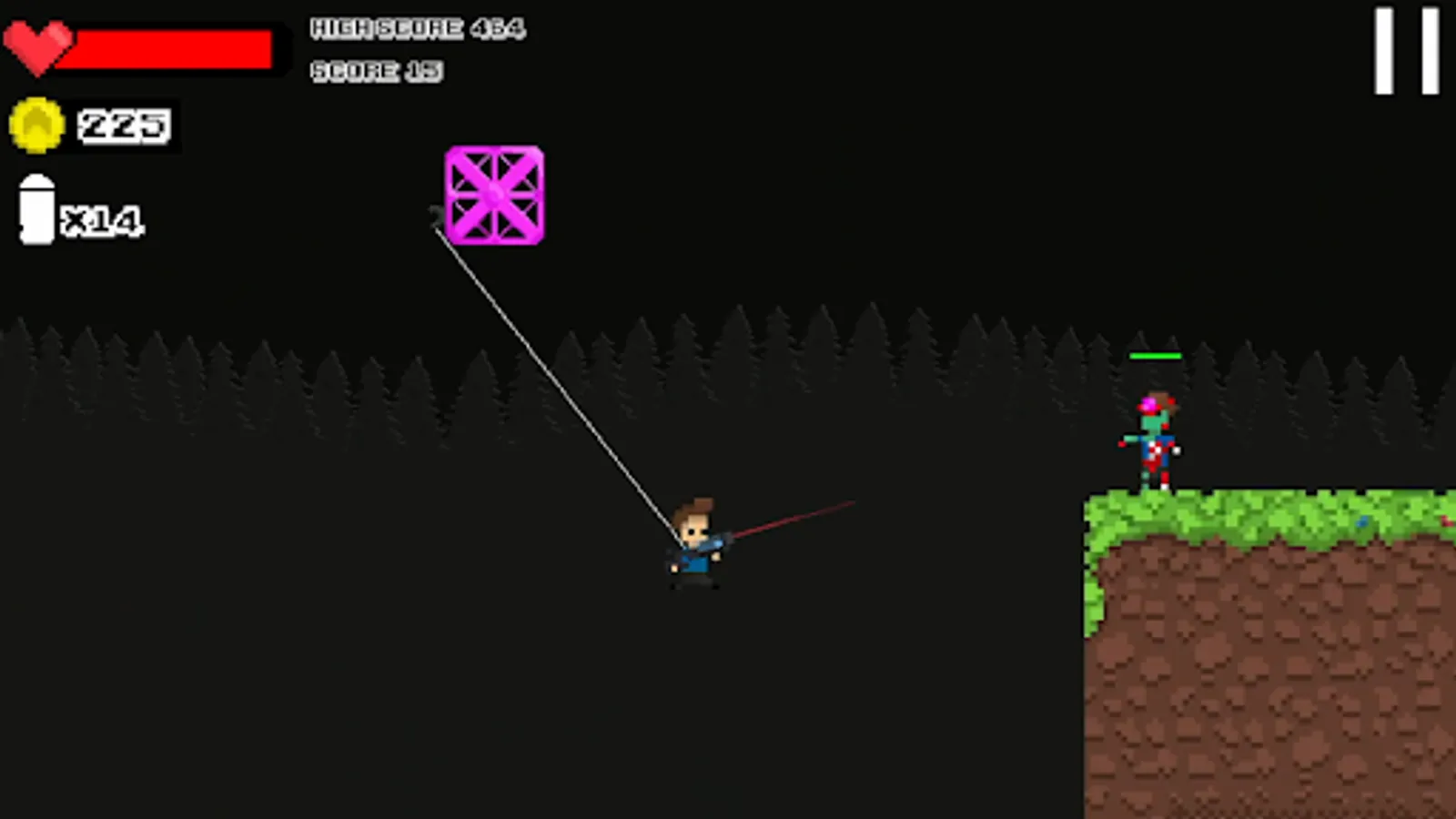Viewport: 1456px width, 819px height.
Task: Click the bullet ammo icon
Action: pyautogui.click(x=38, y=211)
